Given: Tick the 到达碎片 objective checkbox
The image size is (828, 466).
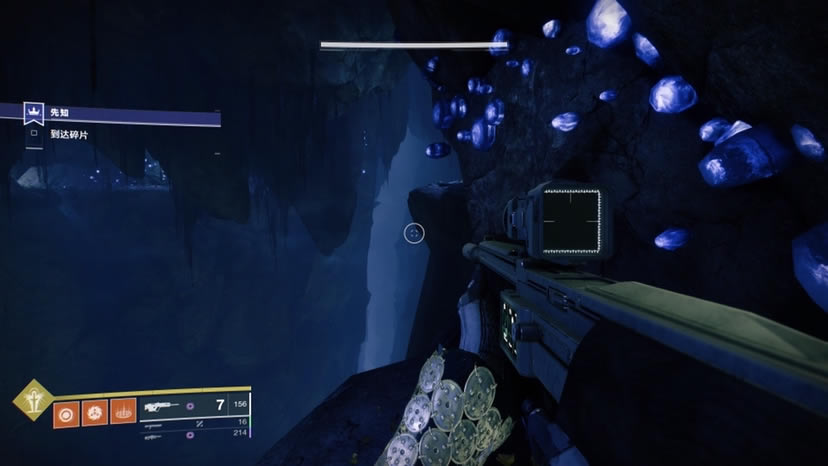Looking at the screenshot, I should (34, 133).
